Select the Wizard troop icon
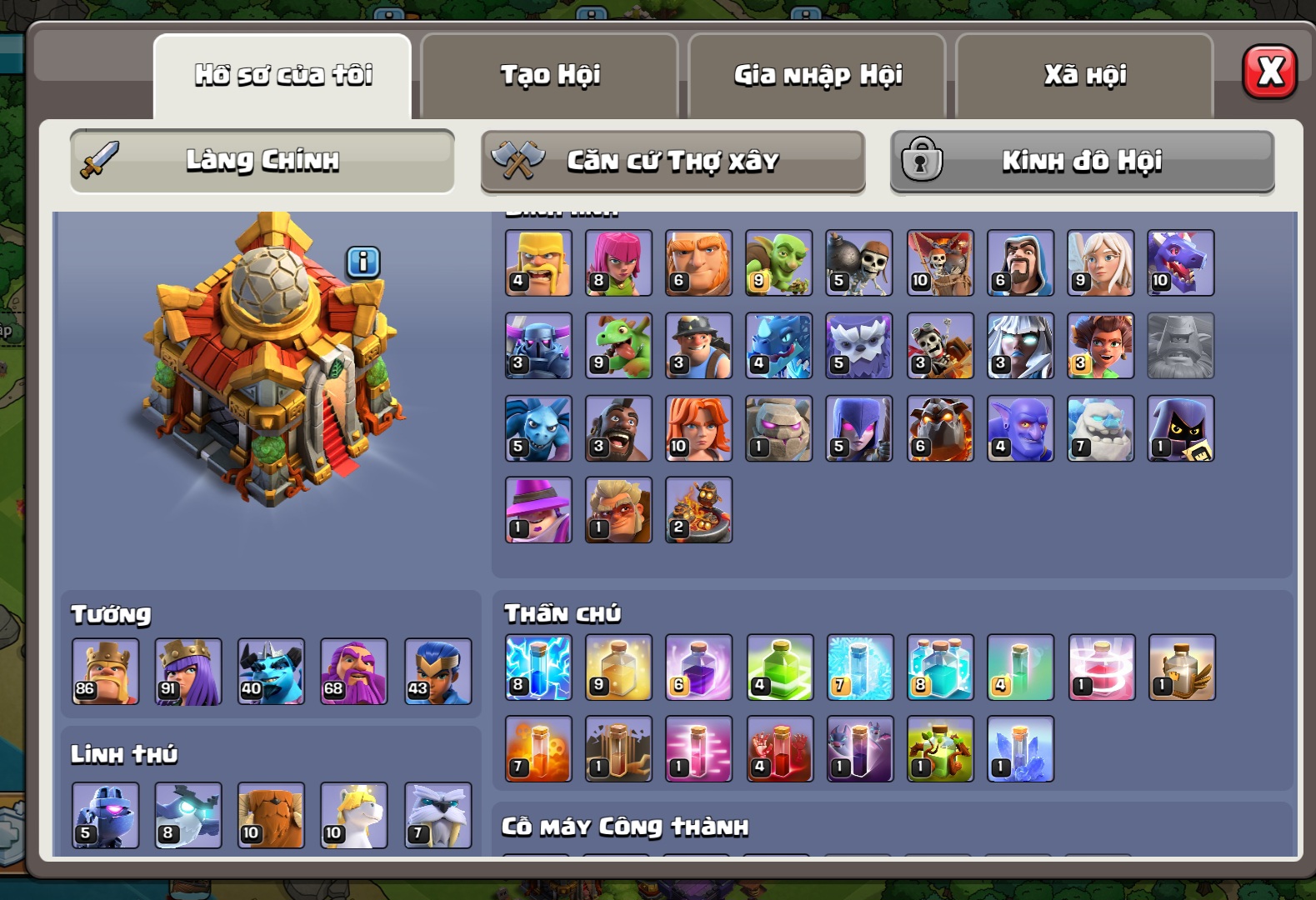The image size is (1316, 900). click(1020, 263)
